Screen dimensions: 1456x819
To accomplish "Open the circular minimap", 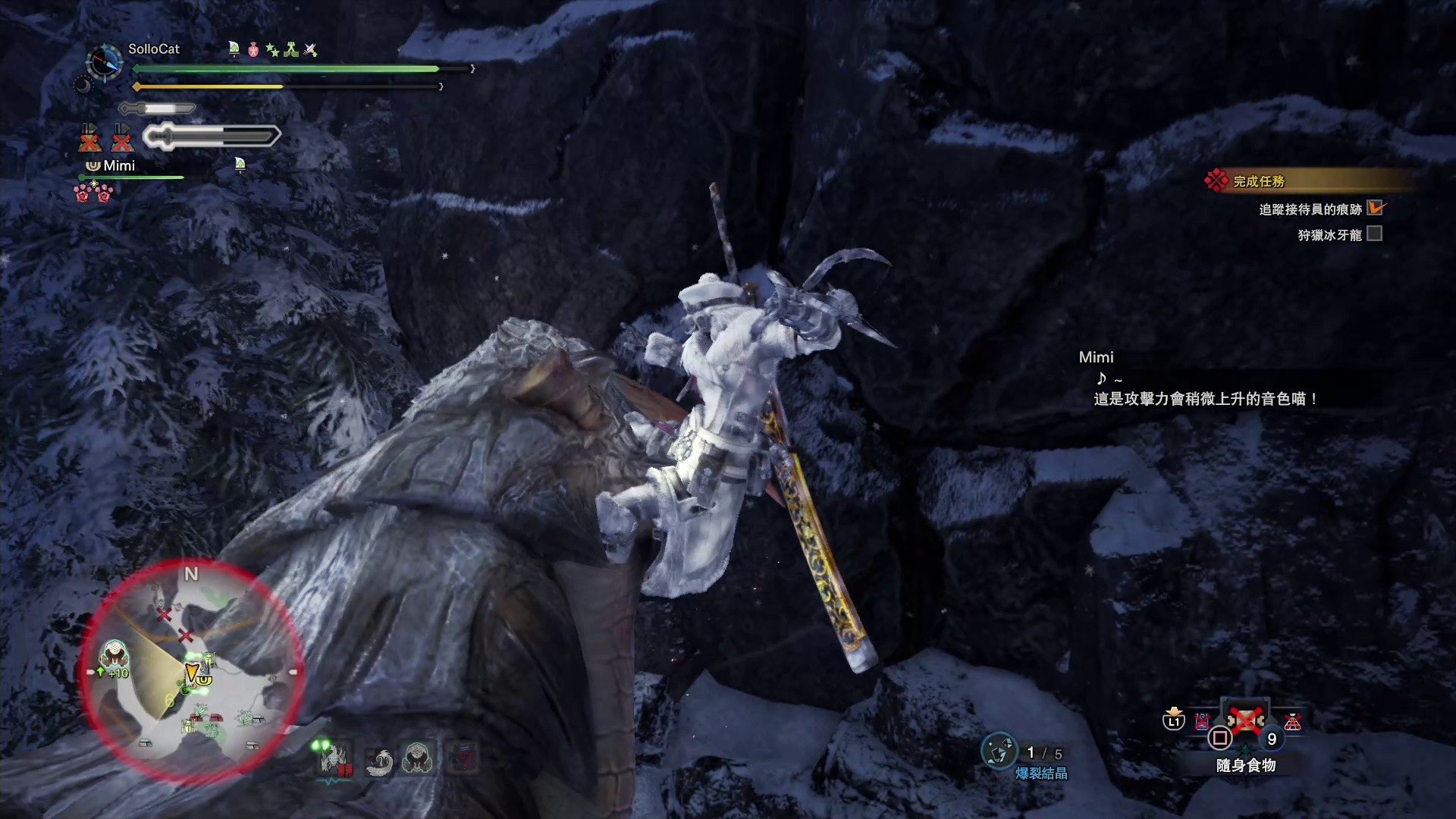I will point(193,670).
